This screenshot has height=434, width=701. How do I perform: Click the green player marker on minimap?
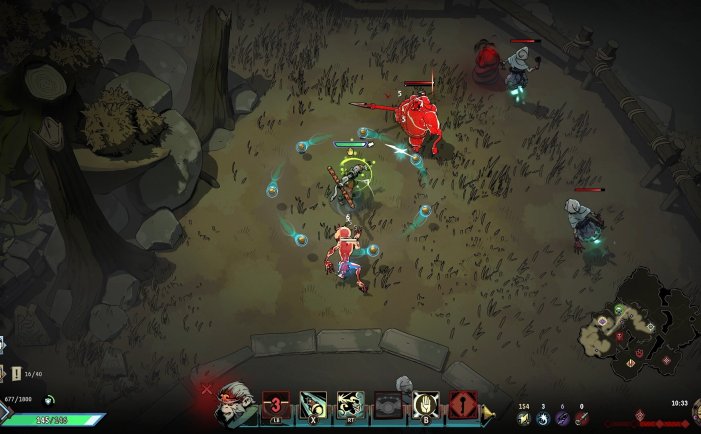(x=619, y=311)
